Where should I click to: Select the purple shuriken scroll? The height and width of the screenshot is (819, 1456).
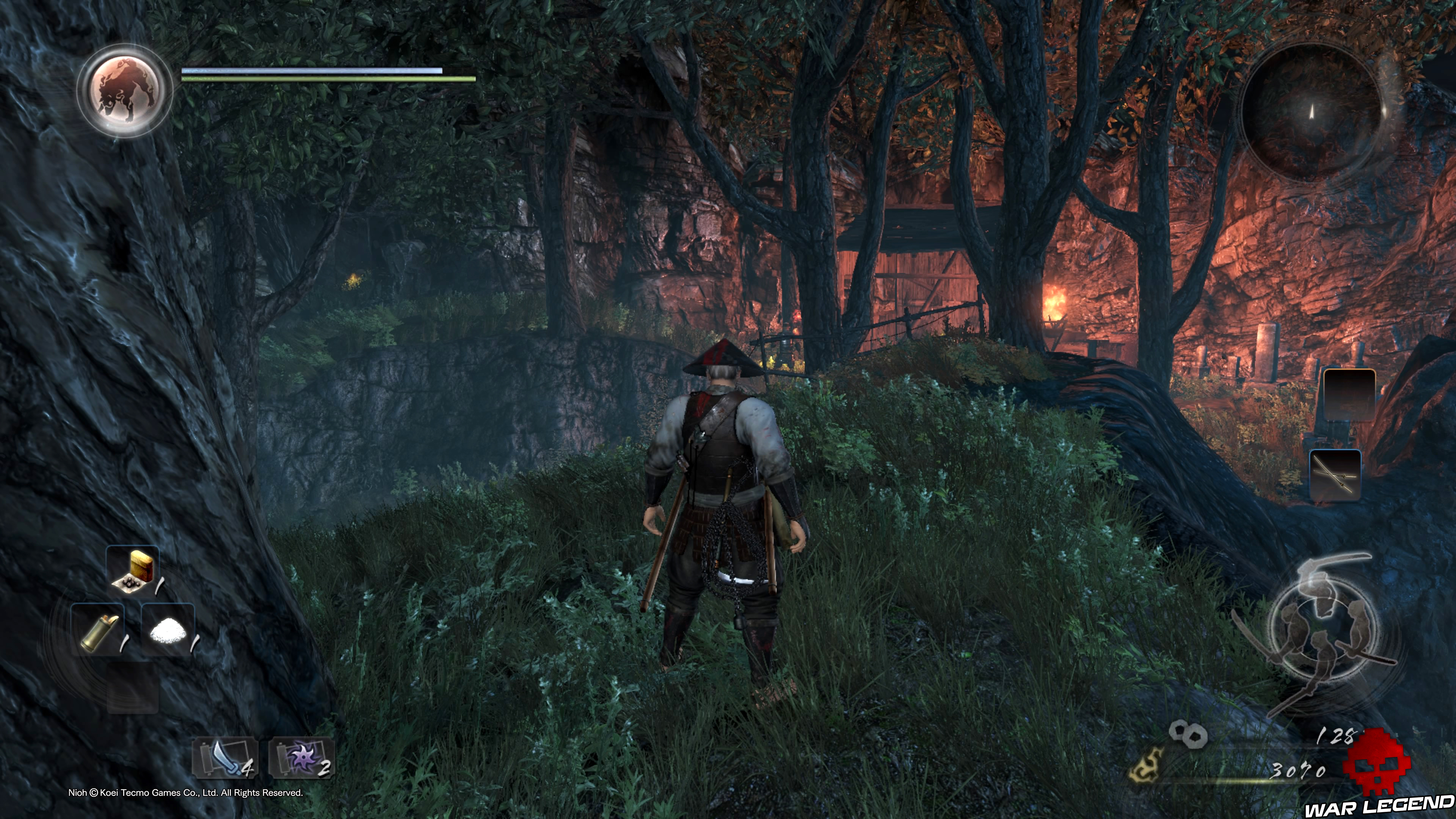302,758
